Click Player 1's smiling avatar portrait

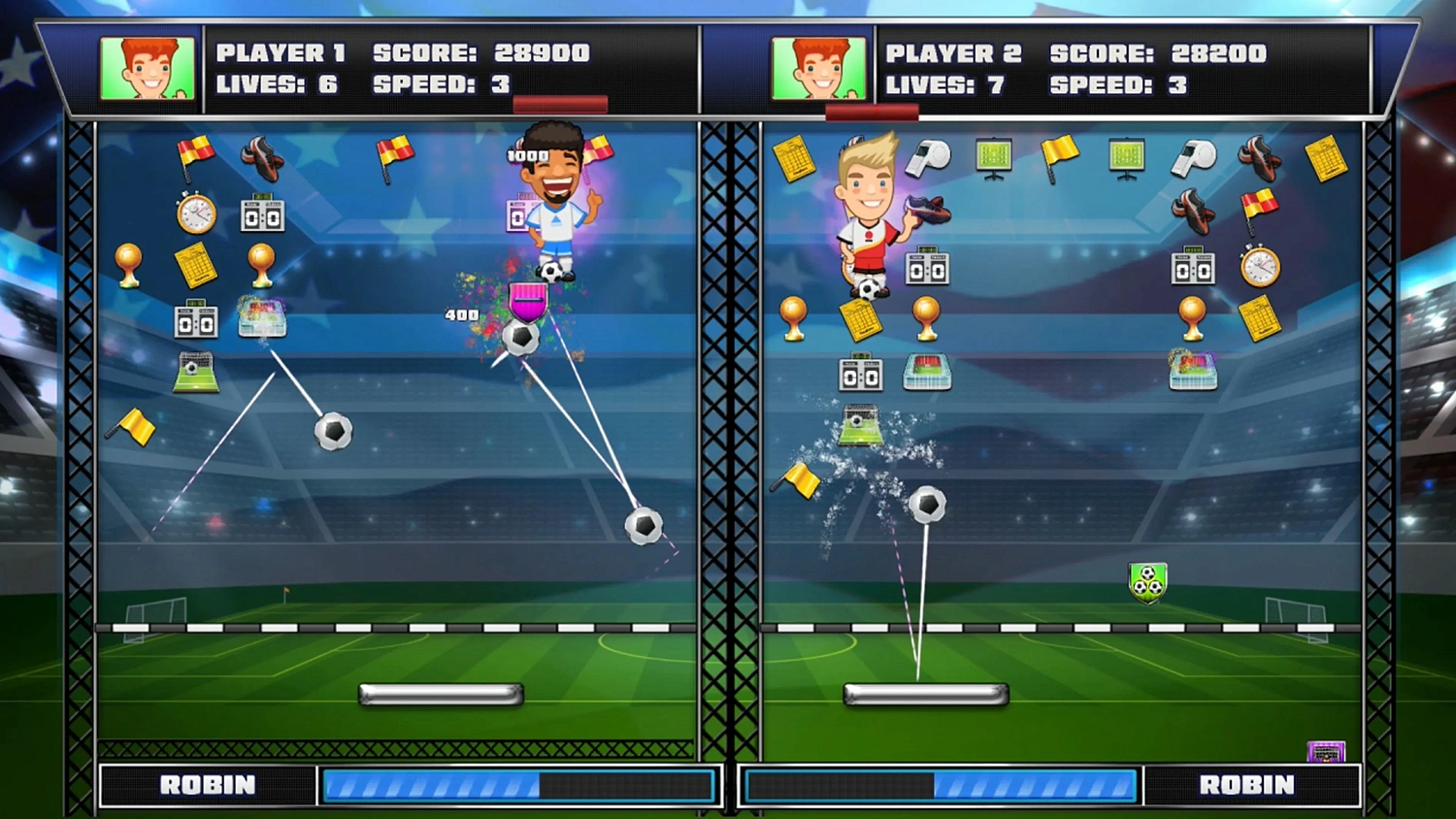[148, 68]
